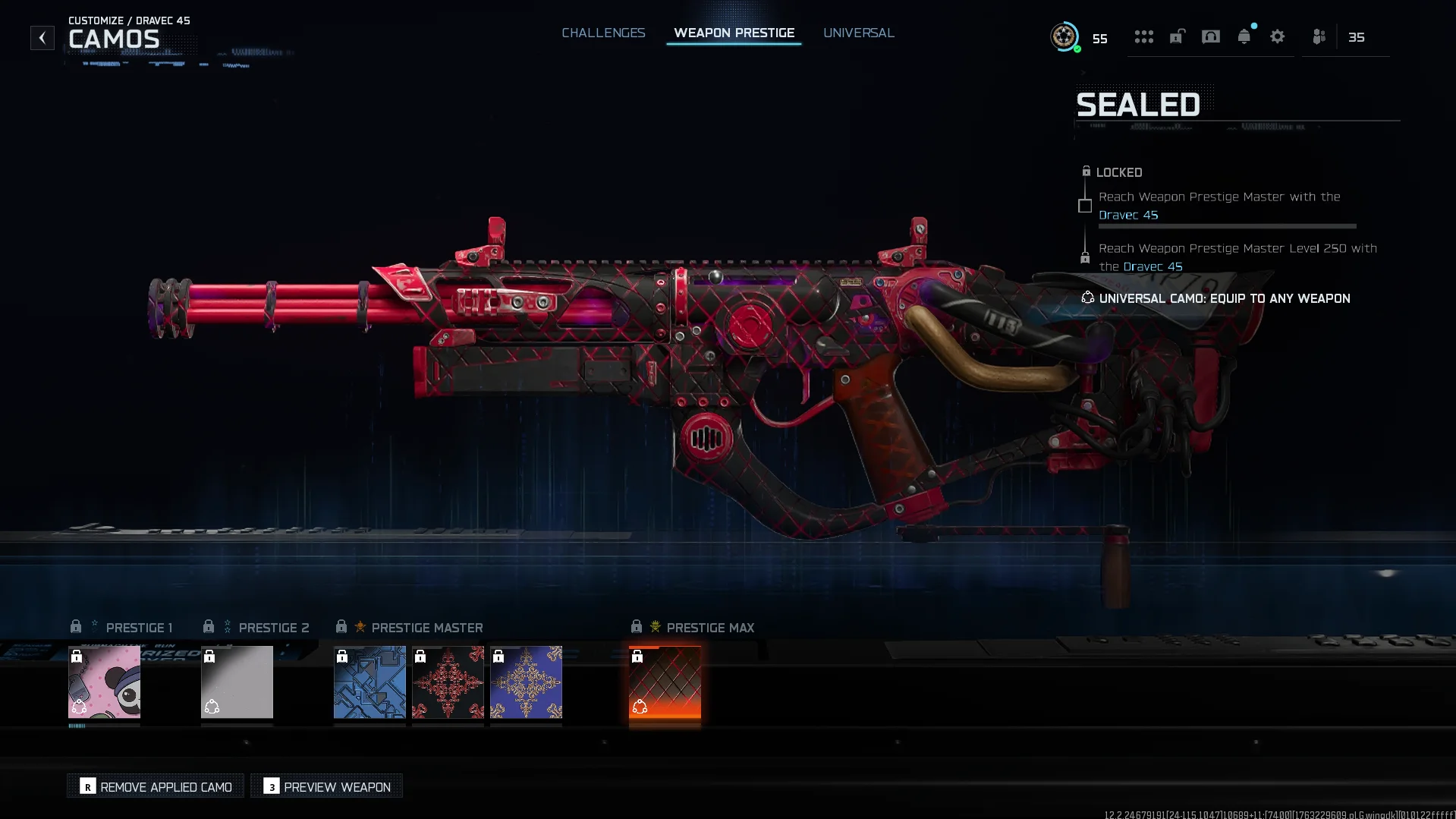Viewport: 1456px width, 819px height.
Task: Select the Weapon Prestige tab
Action: pos(734,33)
